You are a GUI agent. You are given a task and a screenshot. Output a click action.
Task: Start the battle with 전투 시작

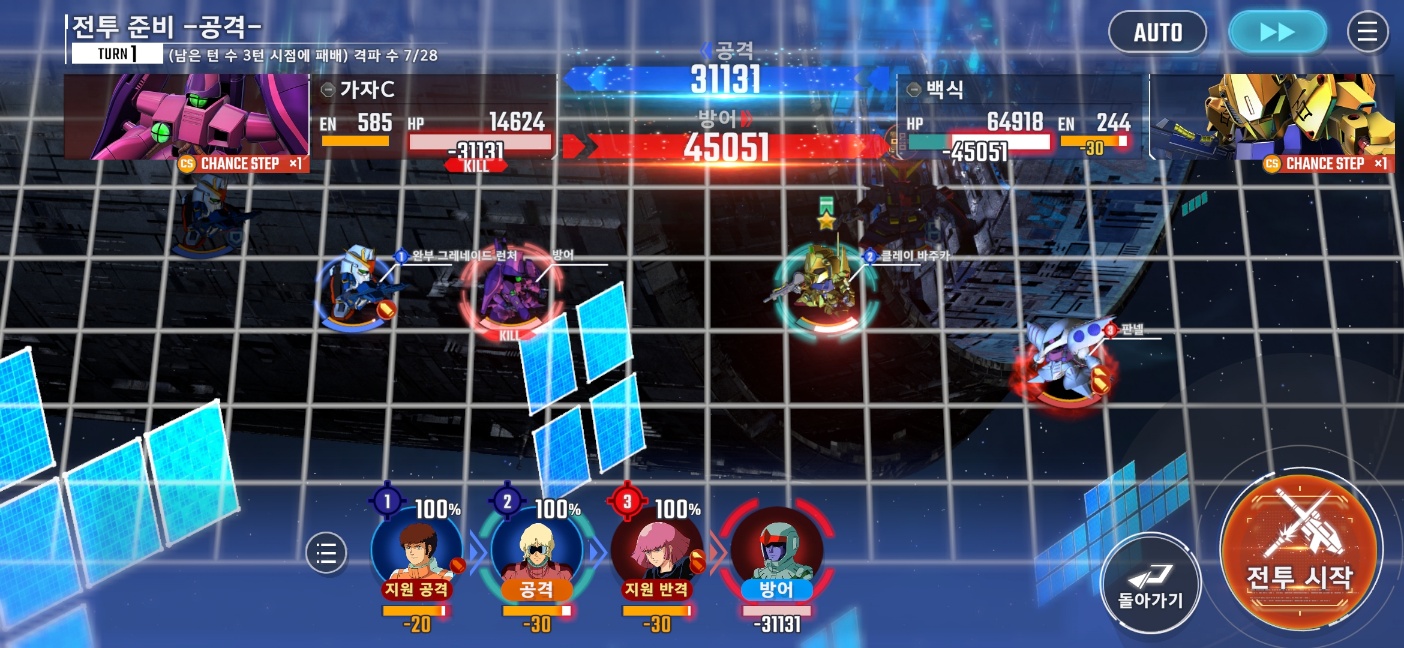1299,553
